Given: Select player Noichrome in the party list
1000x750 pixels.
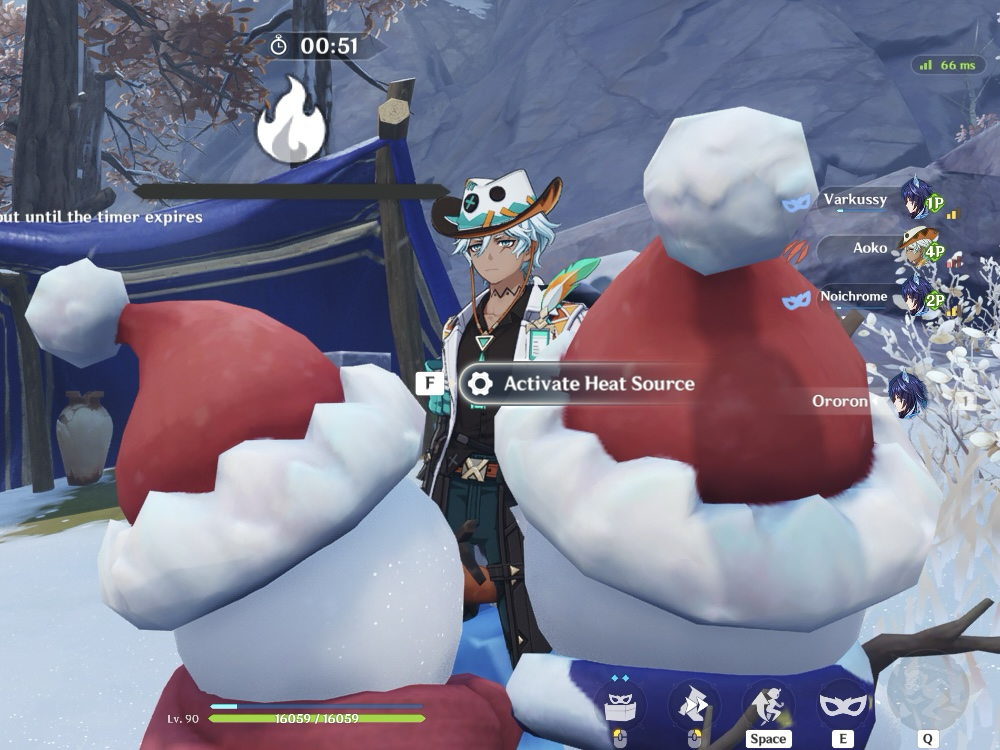Looking at the screenshot, I should point(853,297).
